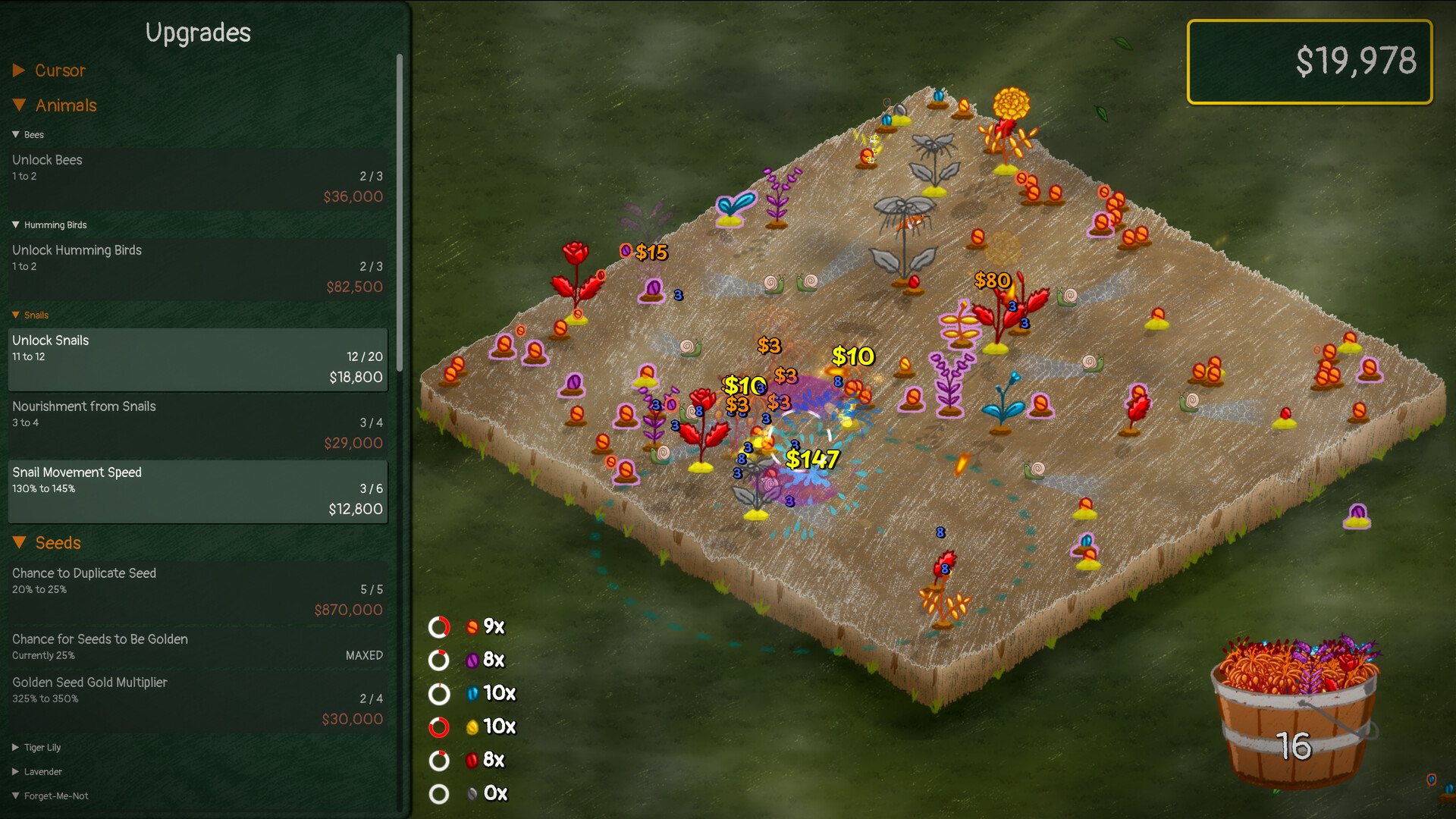Purchase the Snail Movement Speed upgrade
Image resolution: width=1456 pixels, height=819 pixels.
(x=197, y=491)
